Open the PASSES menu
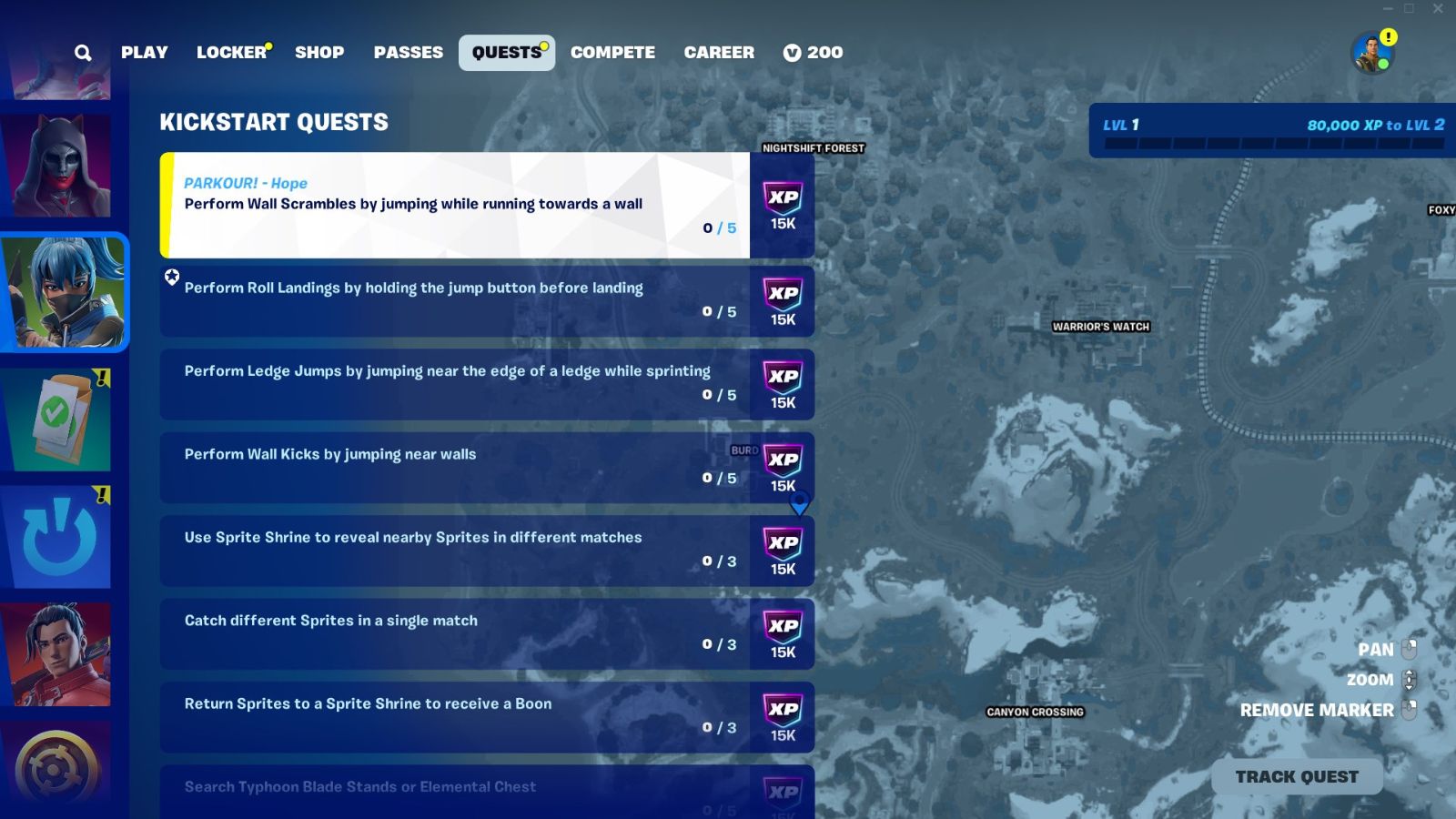 408,52
